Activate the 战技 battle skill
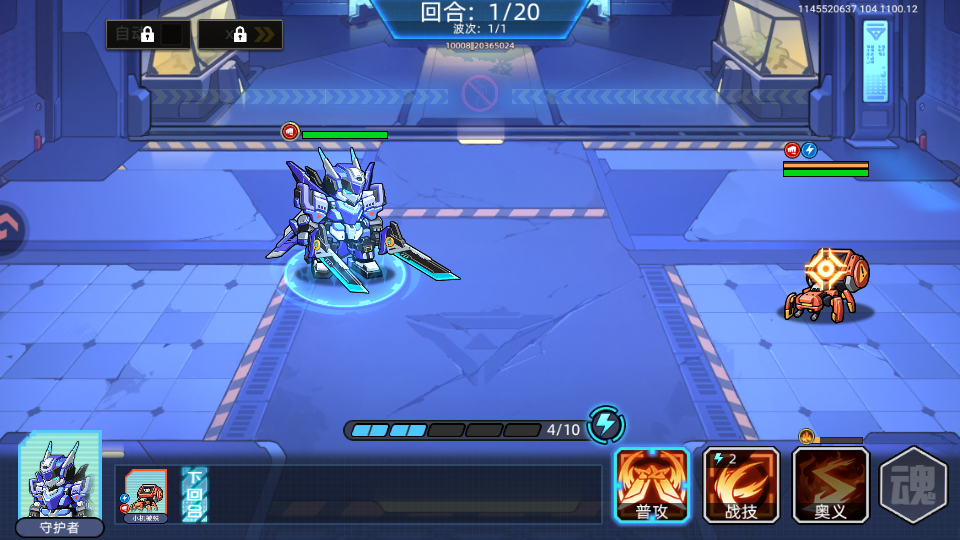Viewport: 960px width, 540px height. click(741, 484)
